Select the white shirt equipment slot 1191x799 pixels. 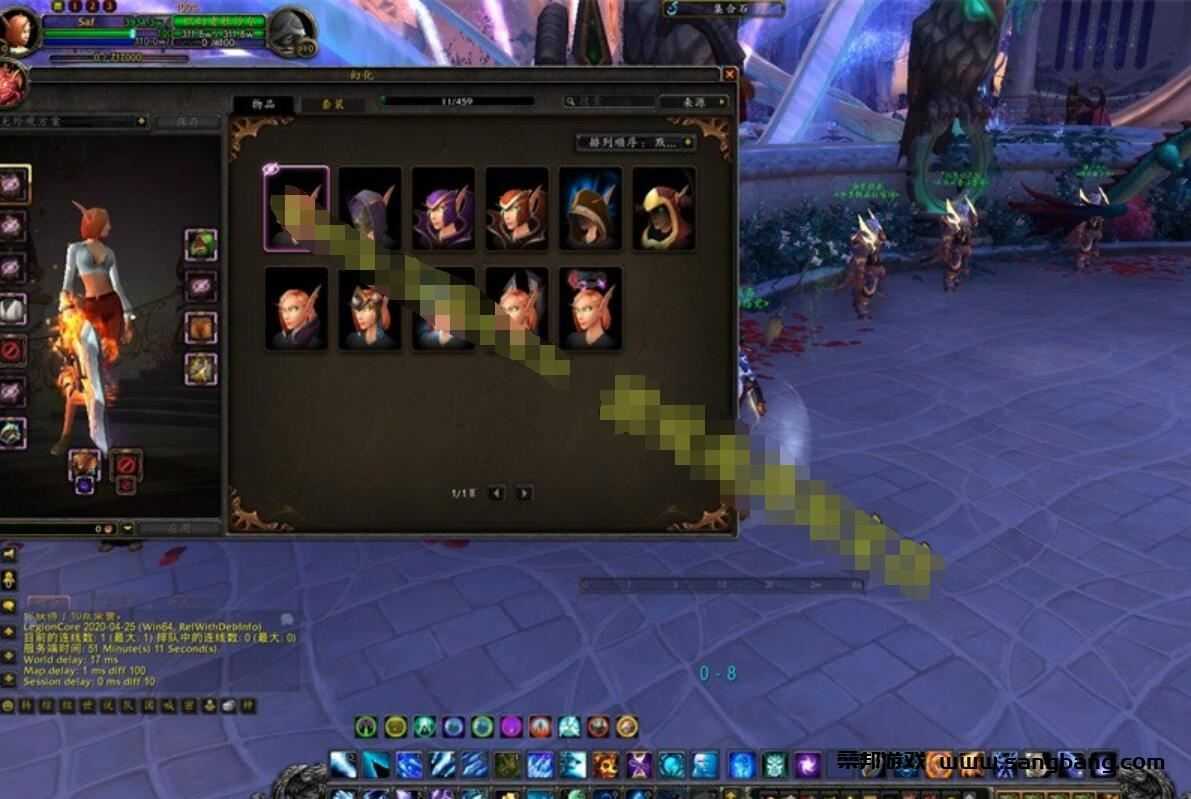11,310
